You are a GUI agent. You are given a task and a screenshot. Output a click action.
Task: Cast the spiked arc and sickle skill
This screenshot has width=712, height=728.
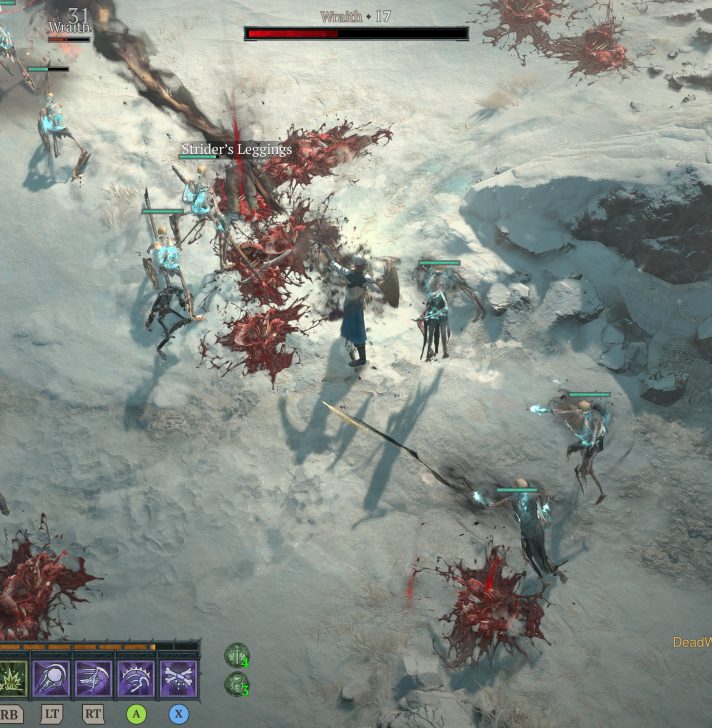coord(136,679)
